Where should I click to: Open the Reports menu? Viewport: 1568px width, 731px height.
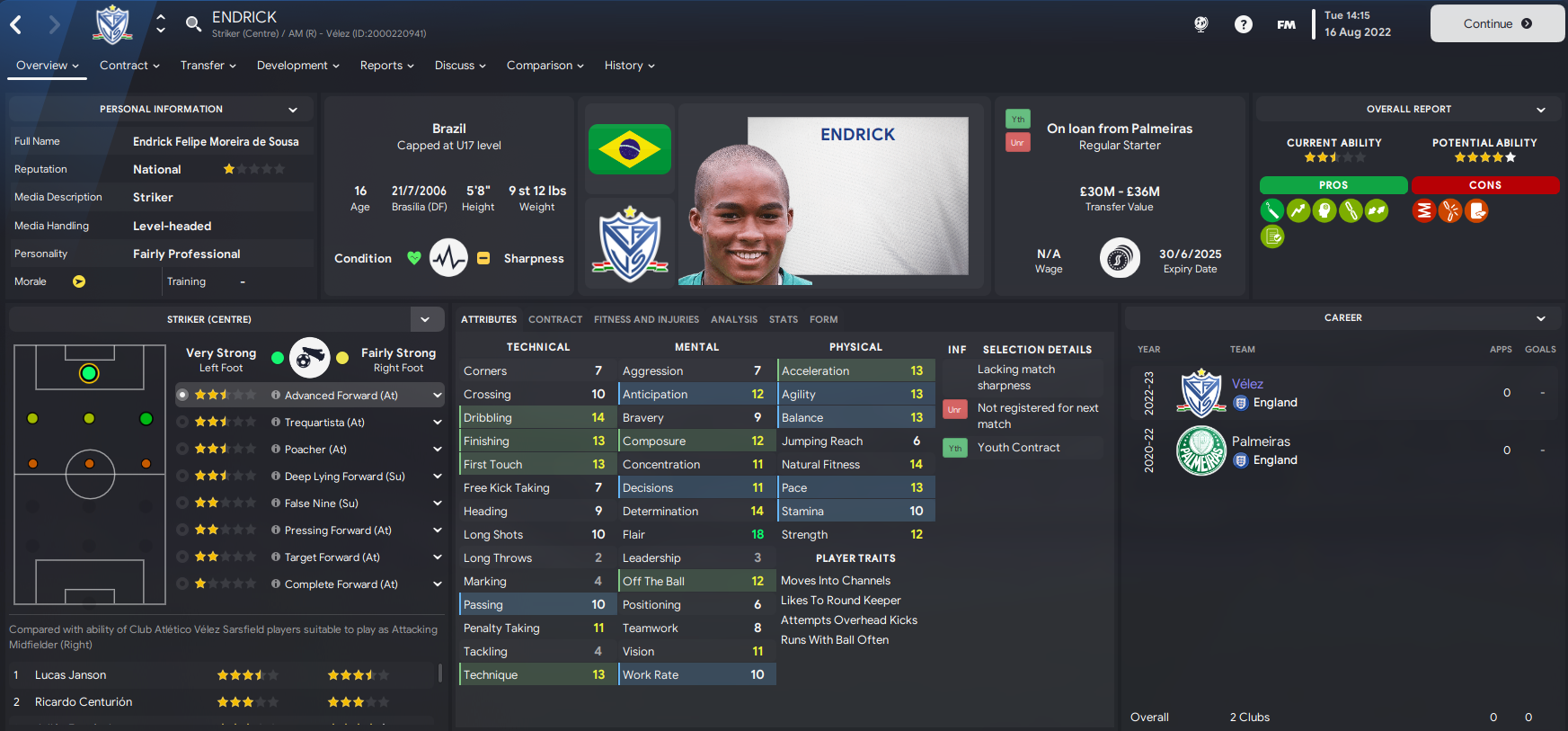[386, 66]
